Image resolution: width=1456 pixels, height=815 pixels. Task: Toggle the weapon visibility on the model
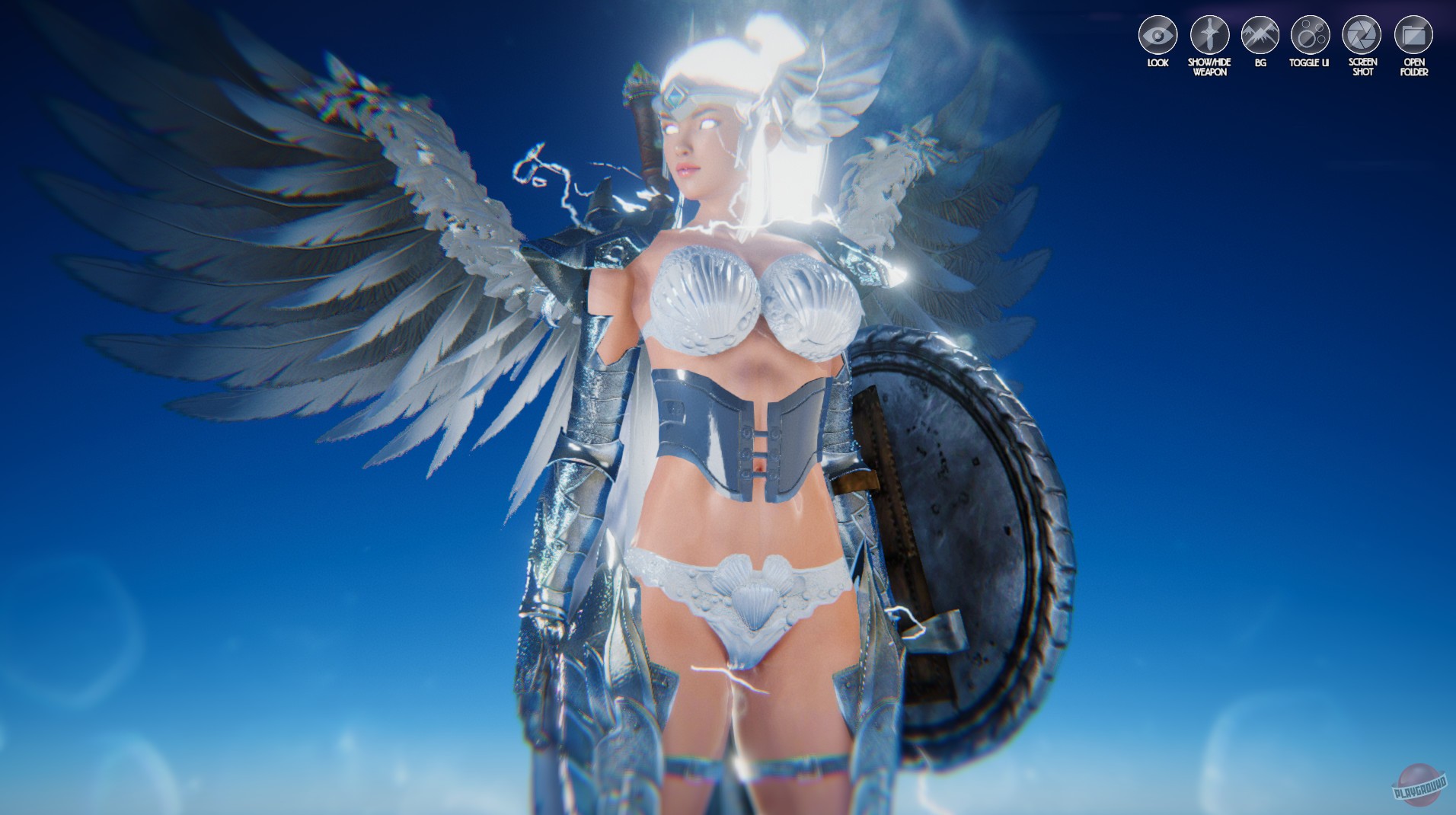1212,34
